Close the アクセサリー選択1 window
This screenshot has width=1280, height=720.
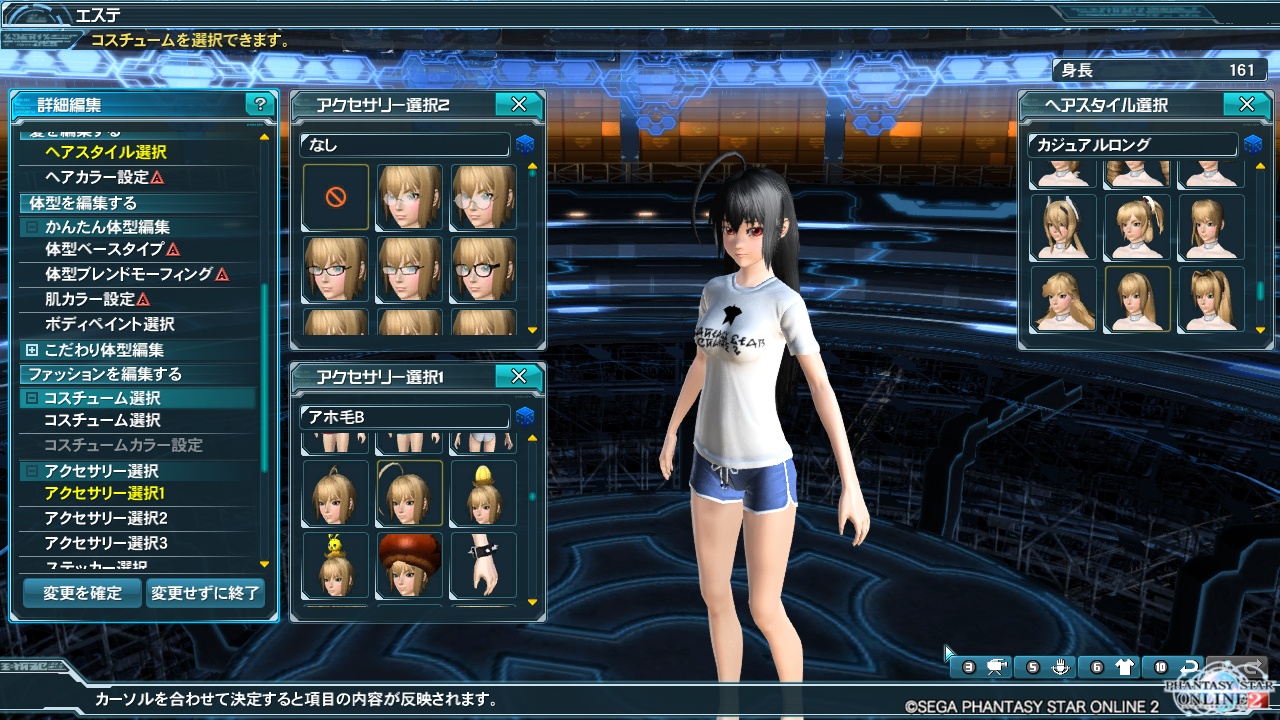coord(518,376)
